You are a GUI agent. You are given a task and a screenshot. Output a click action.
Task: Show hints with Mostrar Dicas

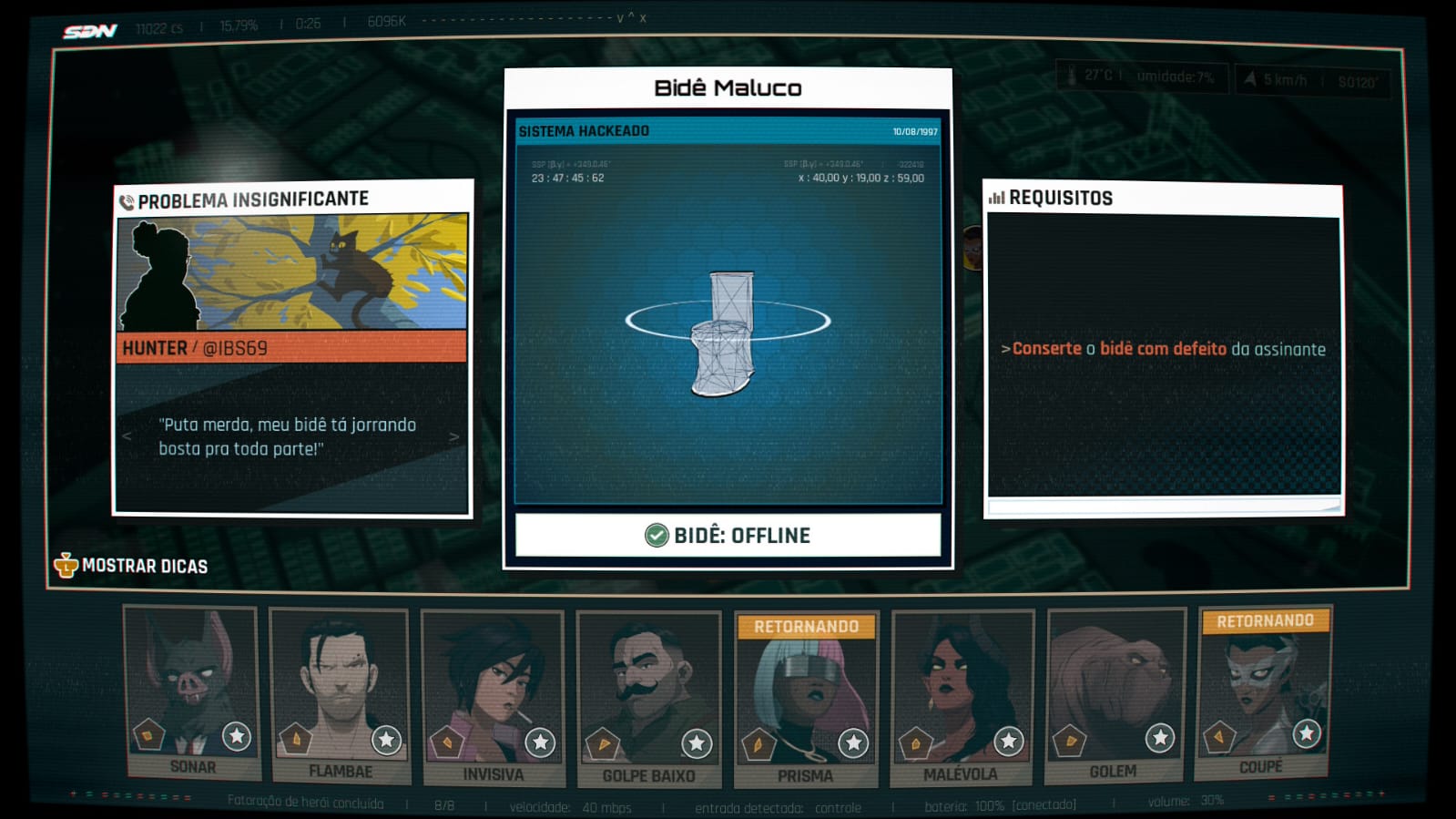131,566
